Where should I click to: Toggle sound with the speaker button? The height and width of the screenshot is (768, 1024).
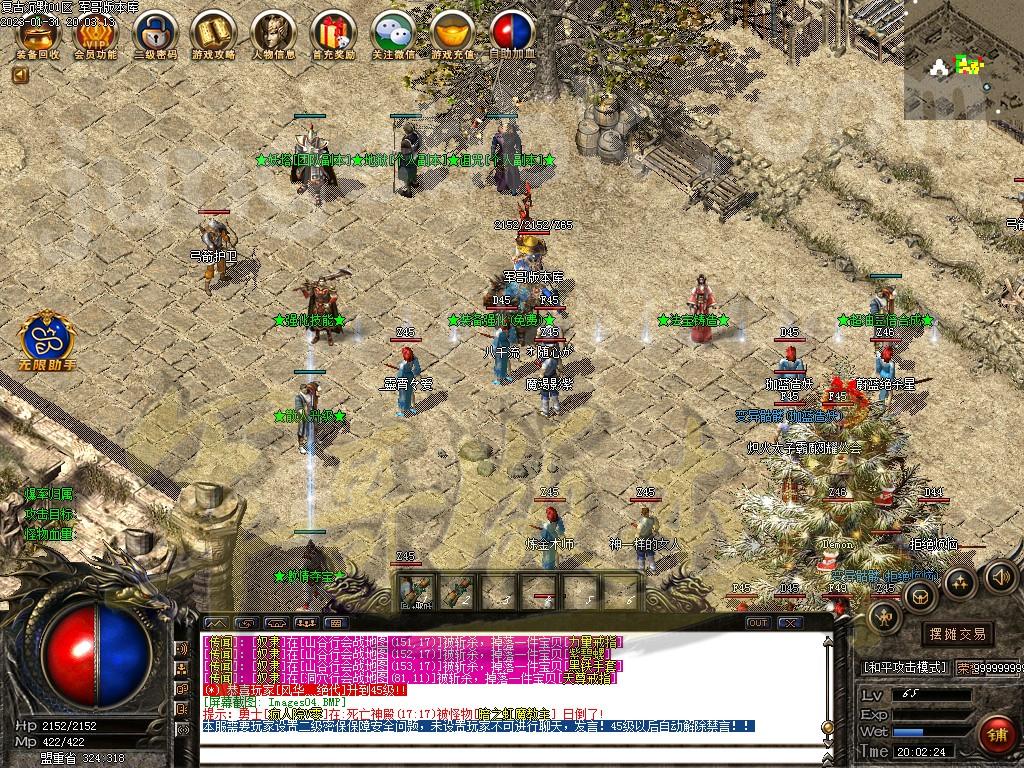[1000, 576]
